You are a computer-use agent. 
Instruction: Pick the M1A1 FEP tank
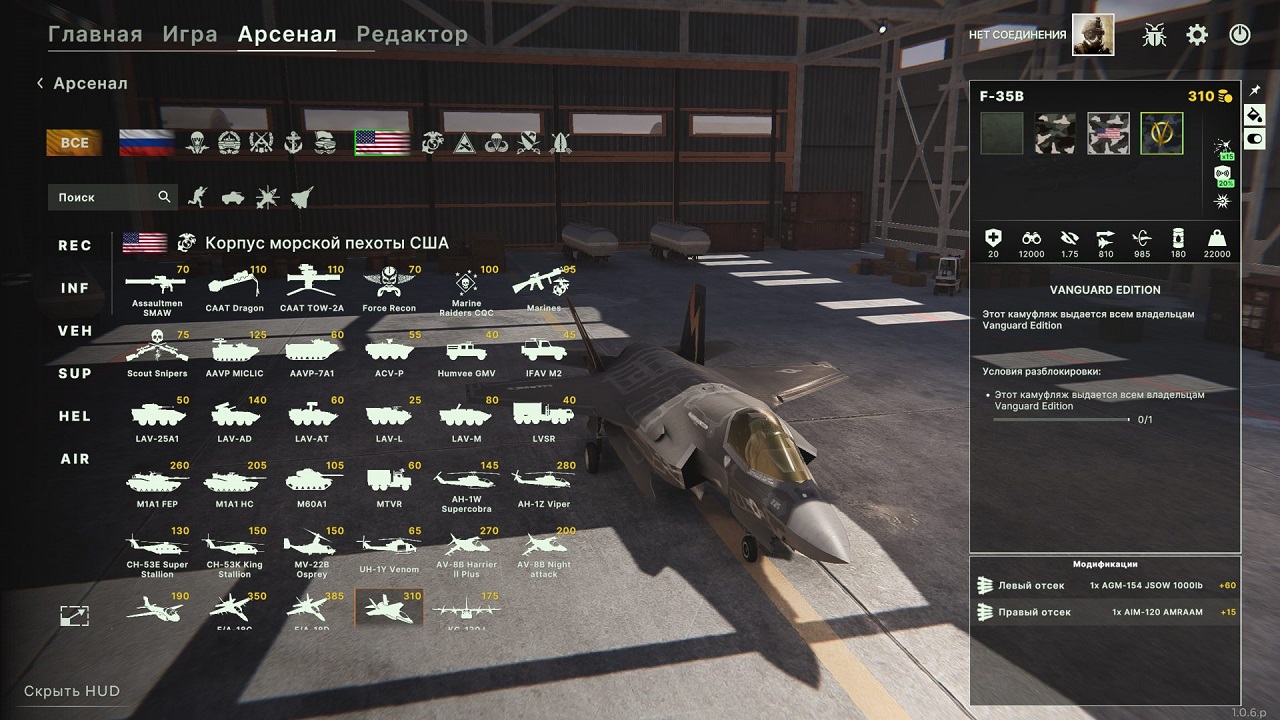pos(157,486)
